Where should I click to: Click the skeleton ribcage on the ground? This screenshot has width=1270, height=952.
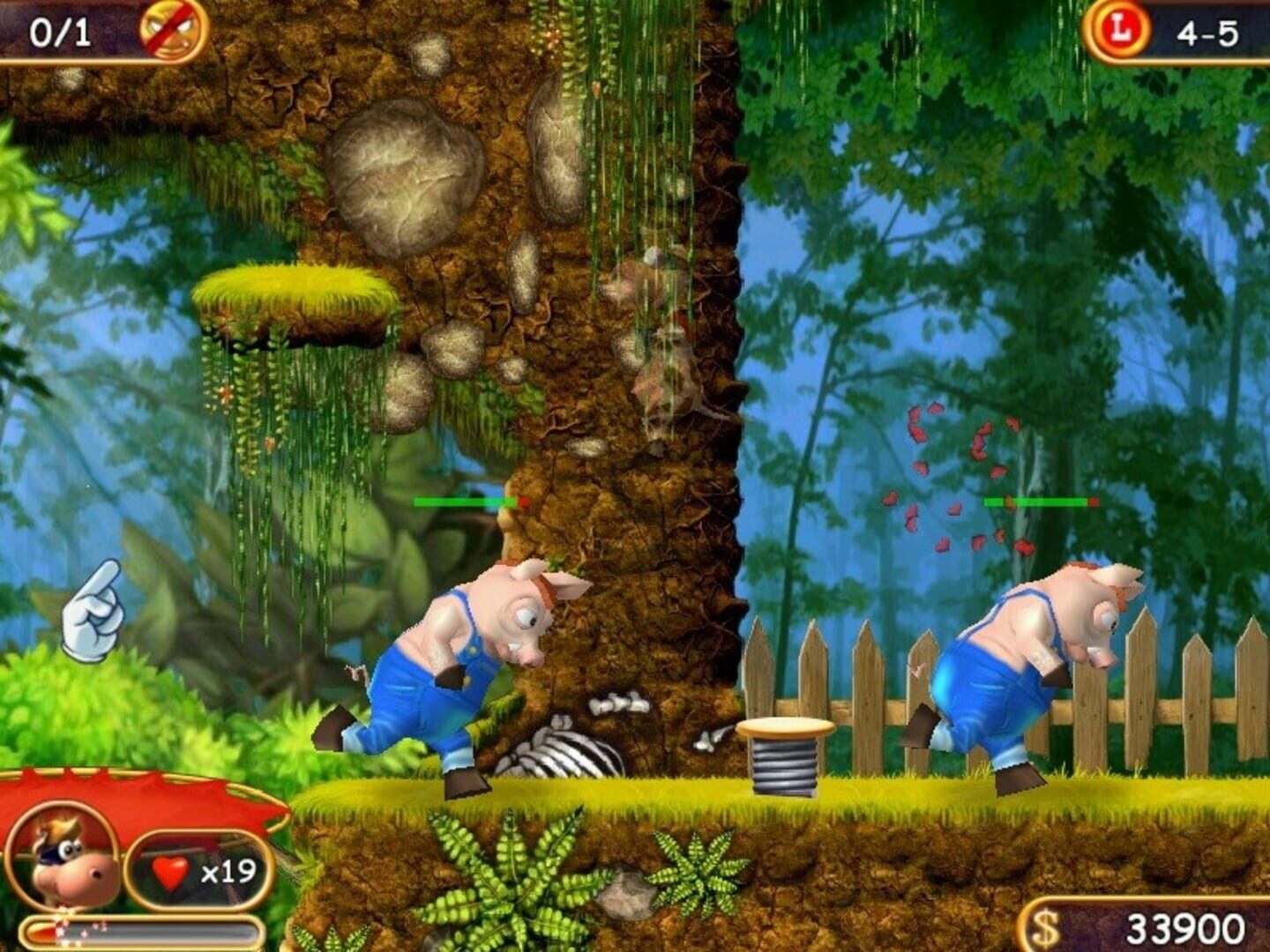click(564, 749)
